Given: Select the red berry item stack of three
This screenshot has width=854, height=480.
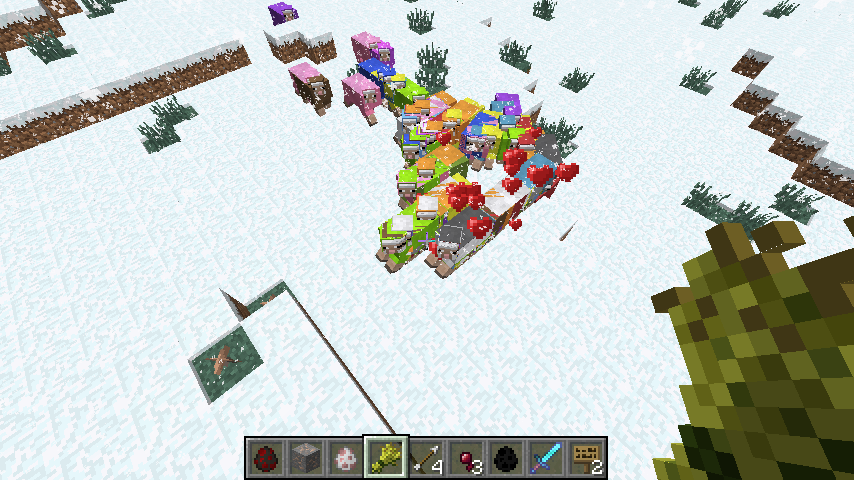Looking at the screenshot, I should 466,458.
